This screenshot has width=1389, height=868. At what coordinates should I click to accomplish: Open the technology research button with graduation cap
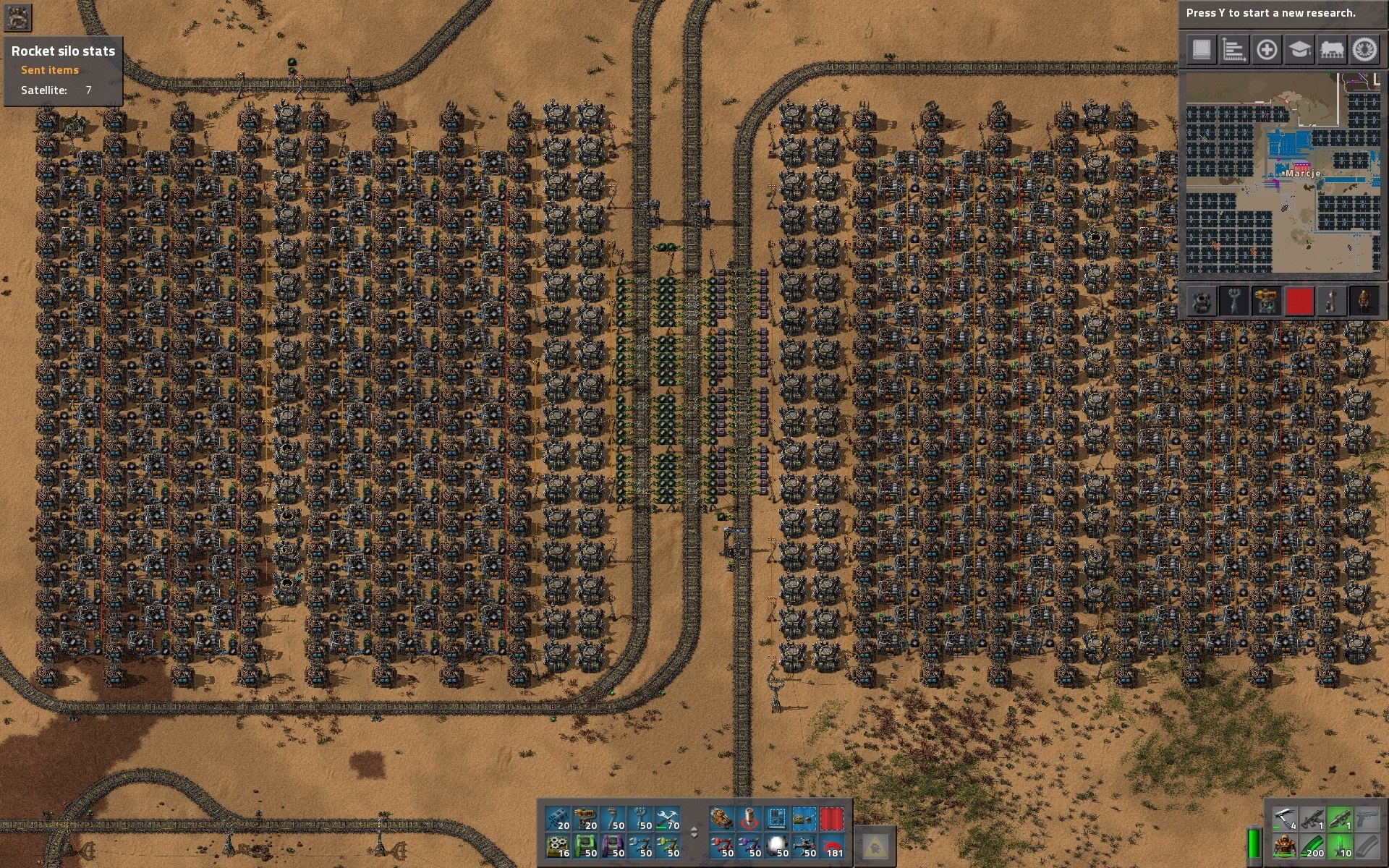pyautogui.click(x=1299, y=50)
